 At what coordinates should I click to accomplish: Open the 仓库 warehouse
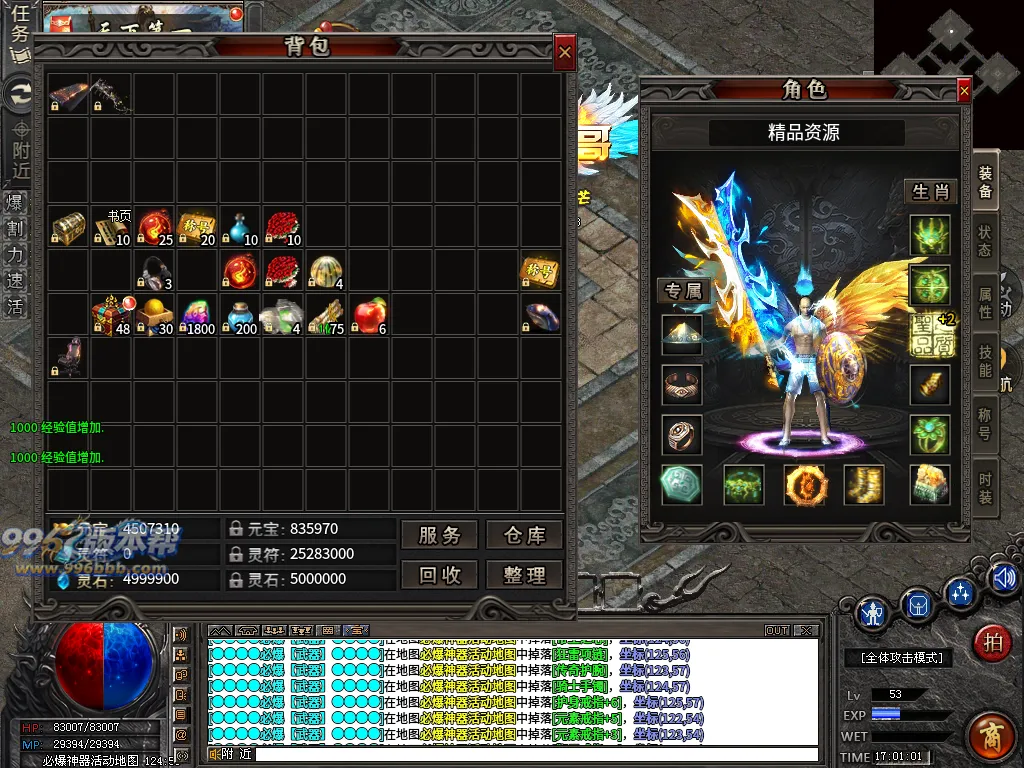coord(524,535)
